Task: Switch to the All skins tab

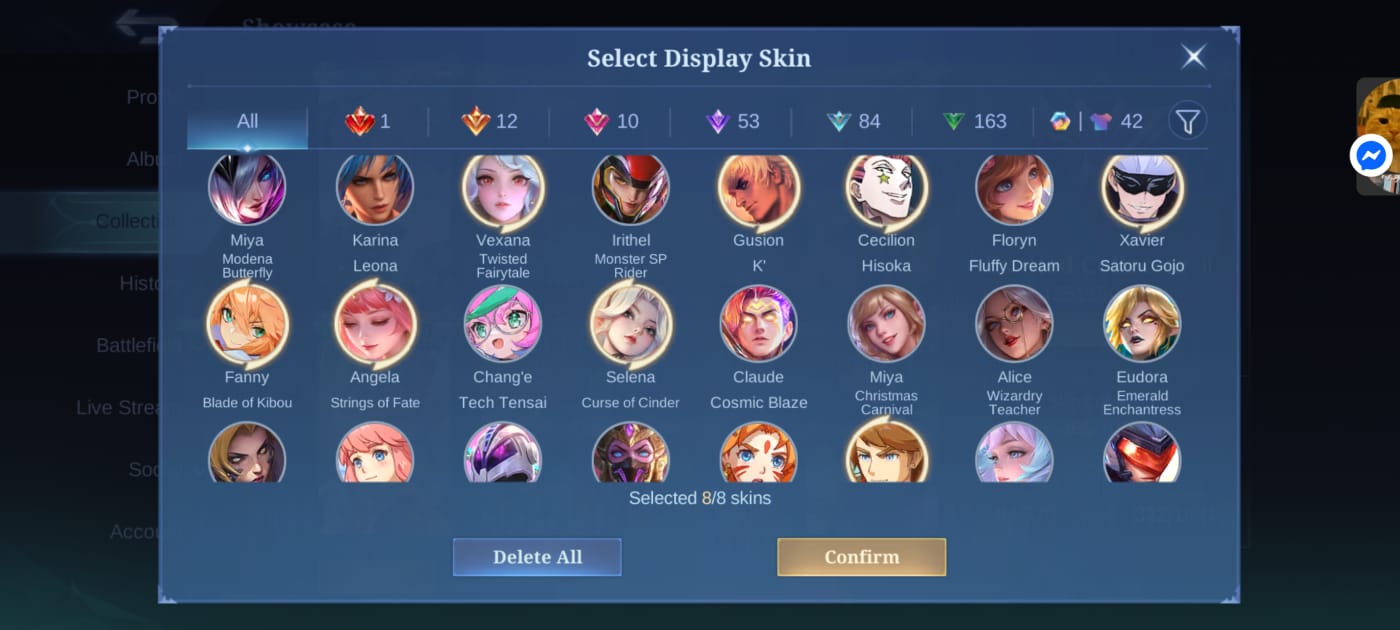Action: 247,122
